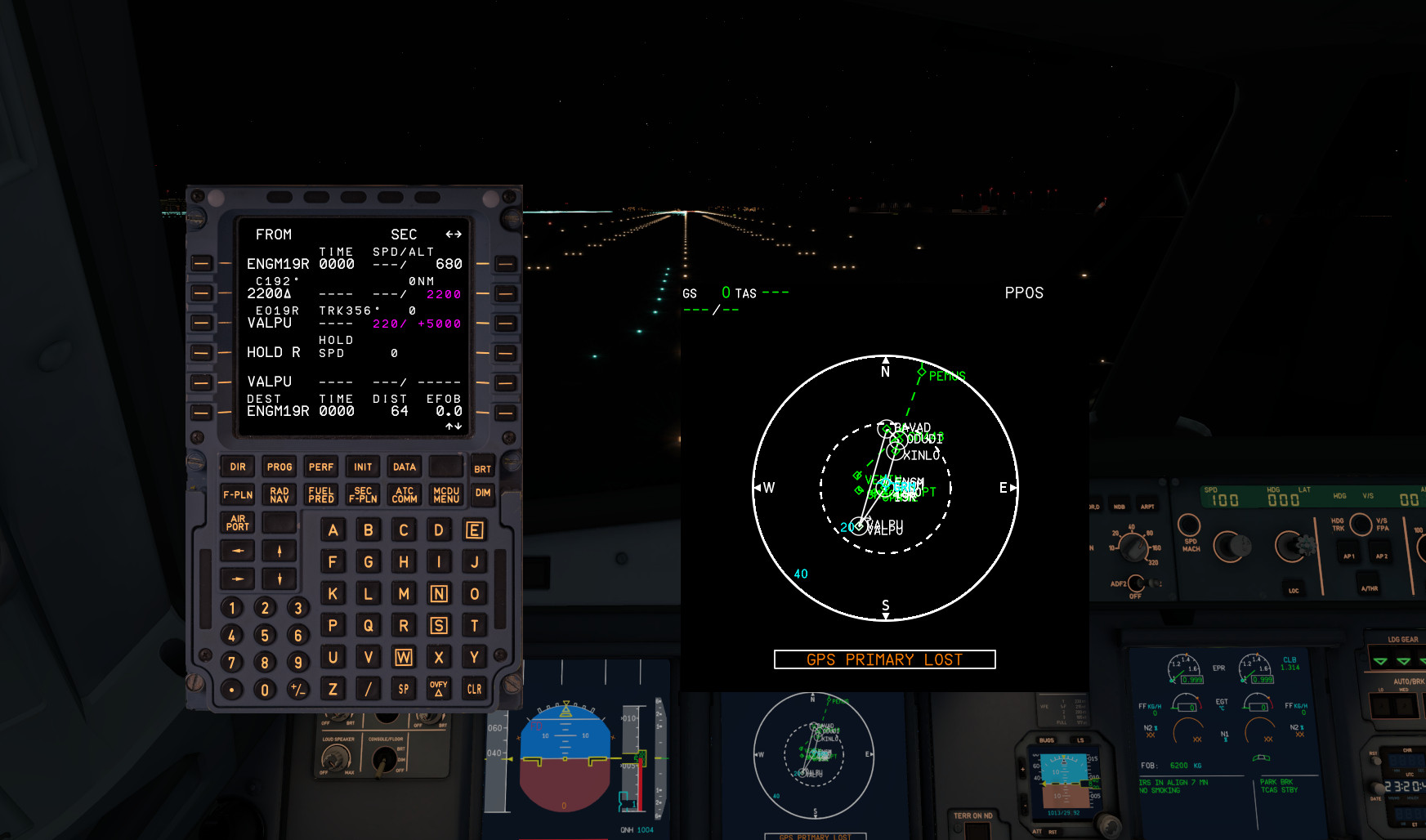Click the SEC F-PLN key
Viewport: 1426px width, 840px height.
click(363, 495)
